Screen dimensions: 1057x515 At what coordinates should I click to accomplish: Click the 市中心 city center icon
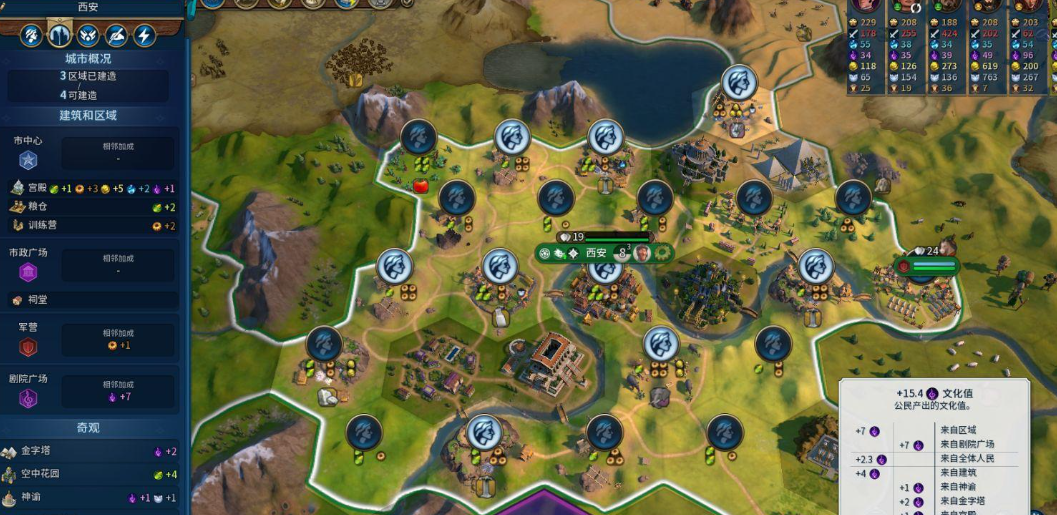point(28,159)
